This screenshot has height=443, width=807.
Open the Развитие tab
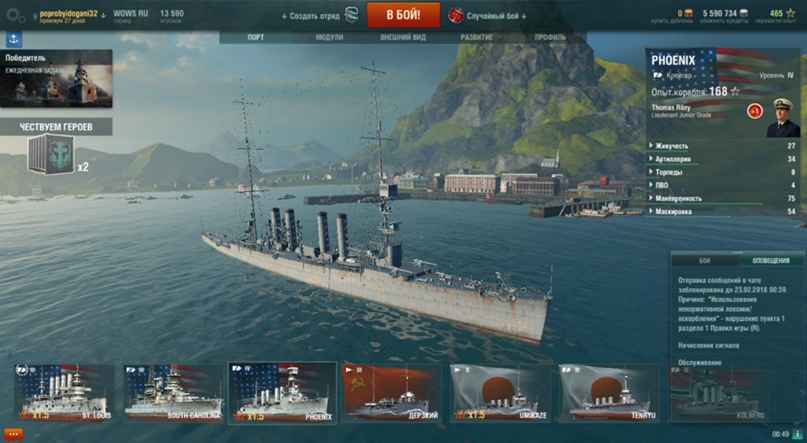476,37
